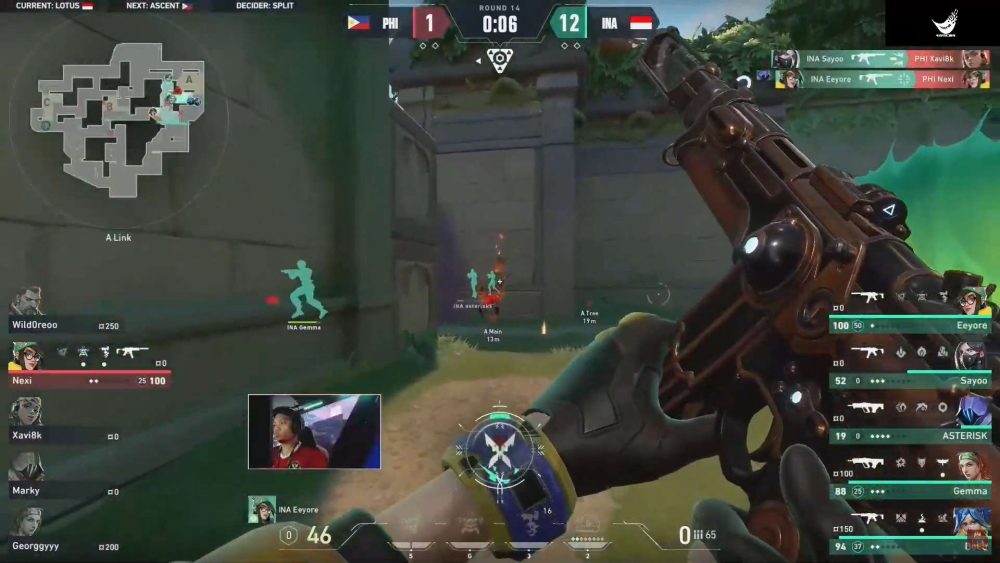The image size is (1000, 563).
Task: Click the INA Eeyore spectated player portrait
Action: click(262, 510)
